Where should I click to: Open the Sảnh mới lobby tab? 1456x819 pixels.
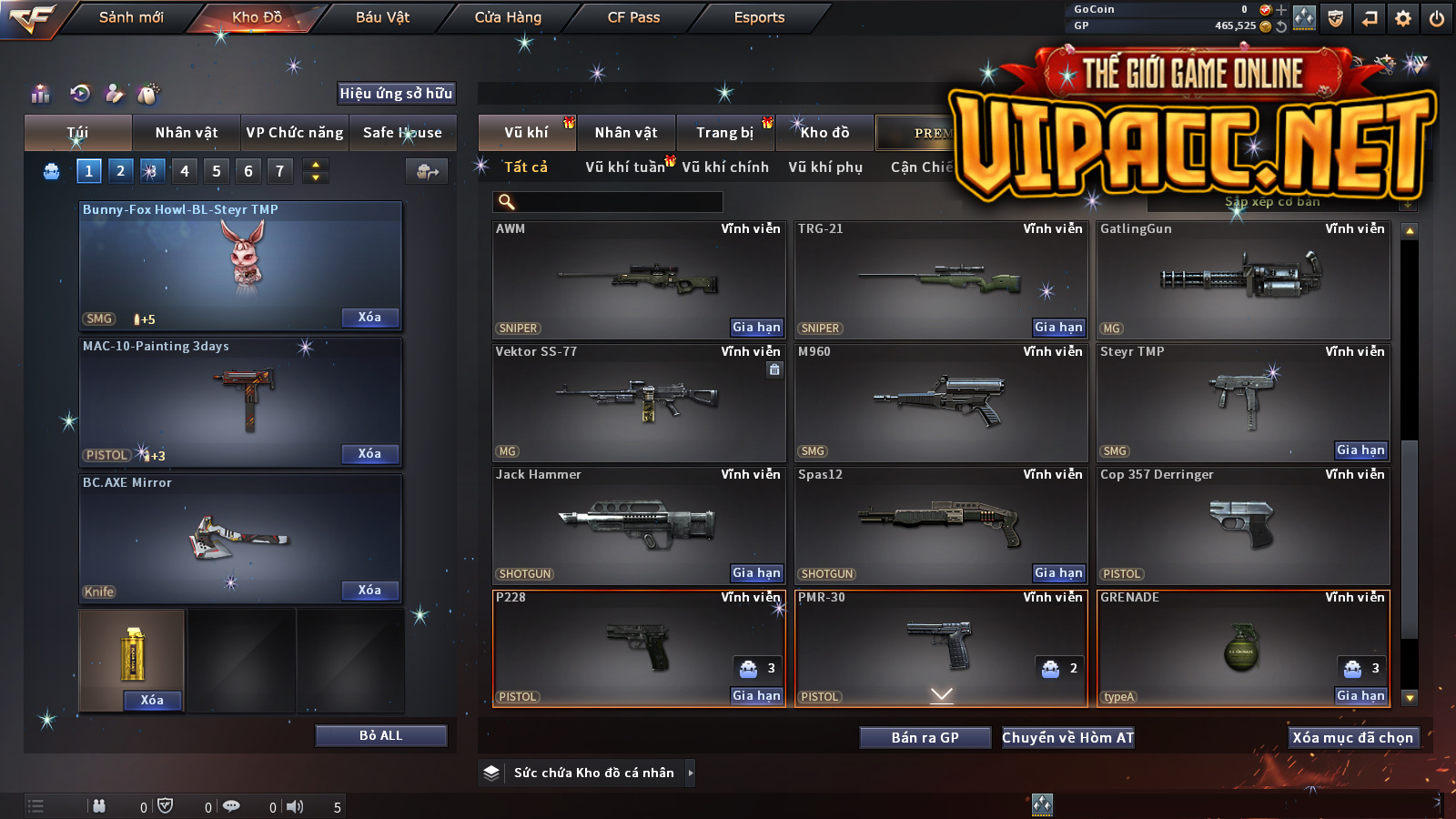131,17
